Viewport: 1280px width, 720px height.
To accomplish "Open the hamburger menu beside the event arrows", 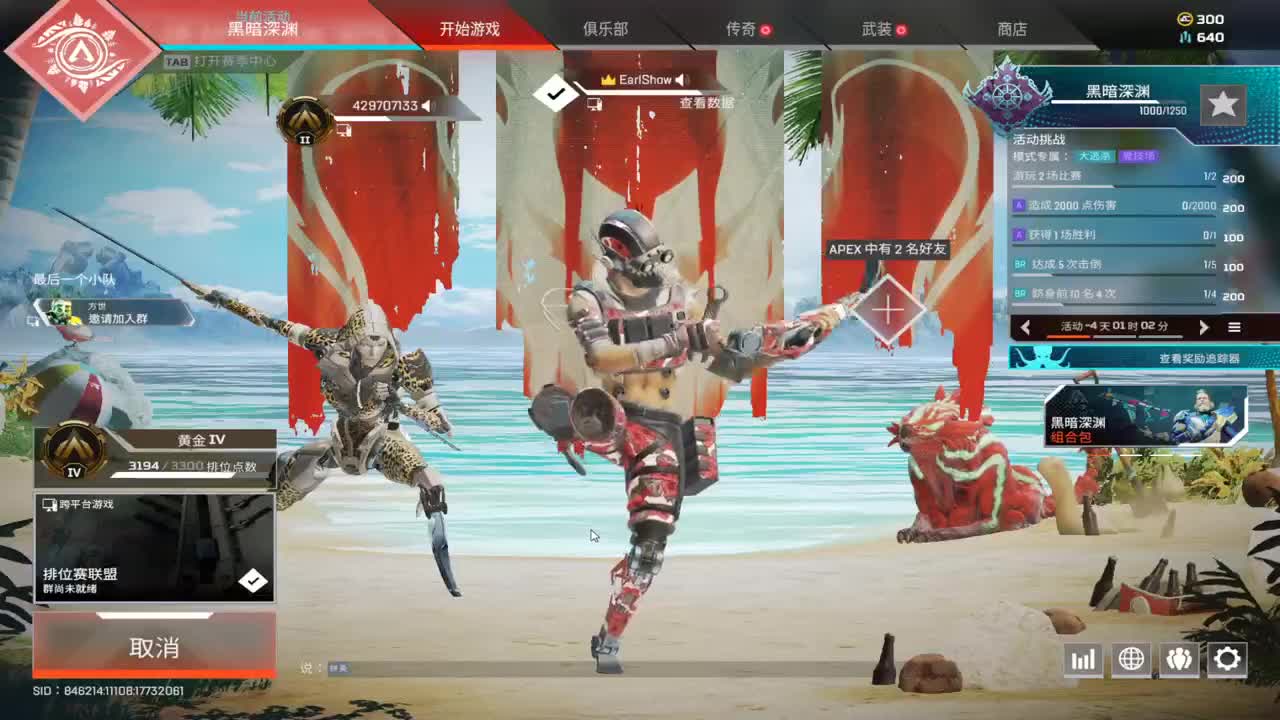I will 1236,327.
